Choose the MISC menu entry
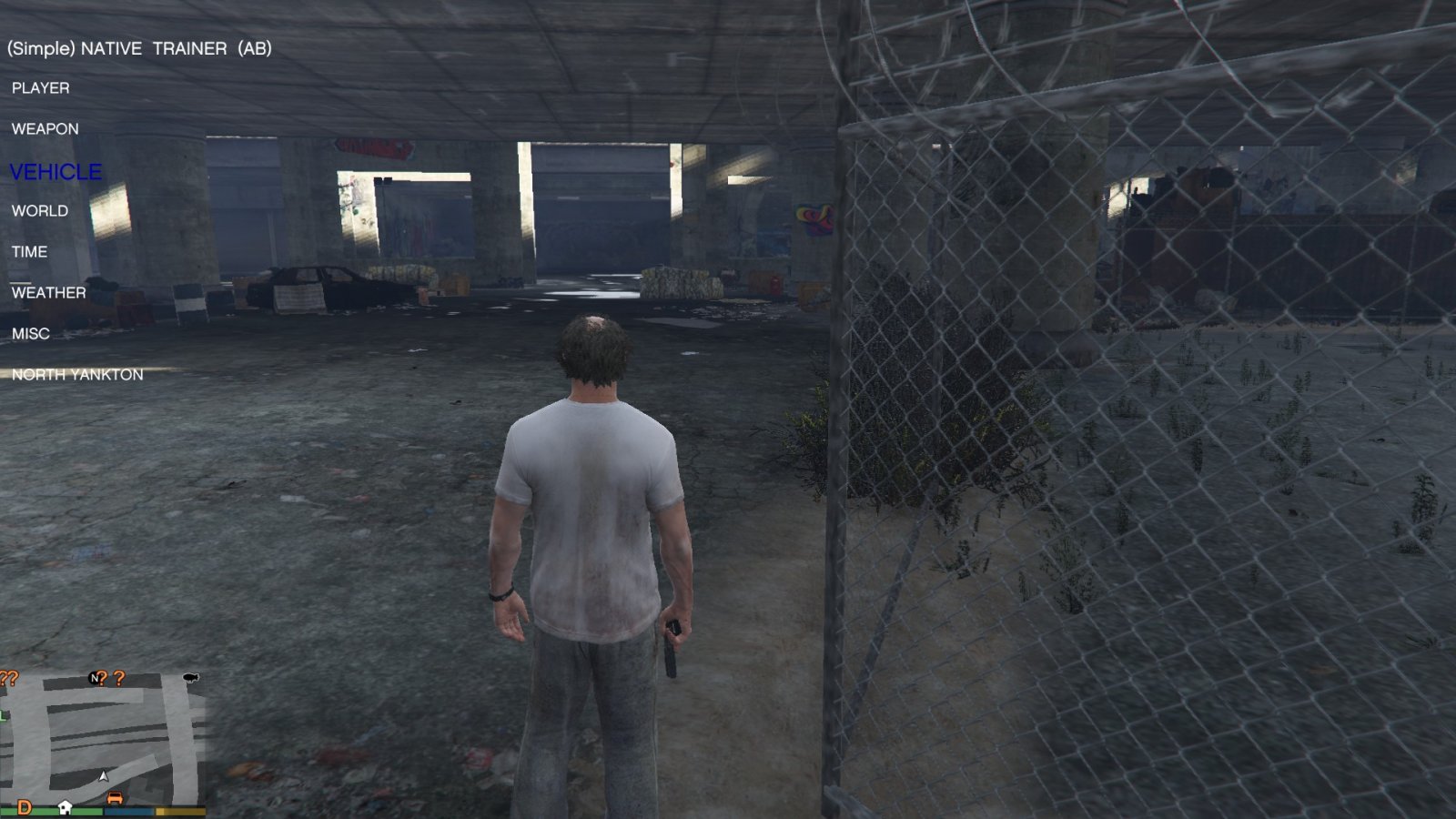Image resolution: width=1456 pixels, height=819 pixels. point(30,334)
